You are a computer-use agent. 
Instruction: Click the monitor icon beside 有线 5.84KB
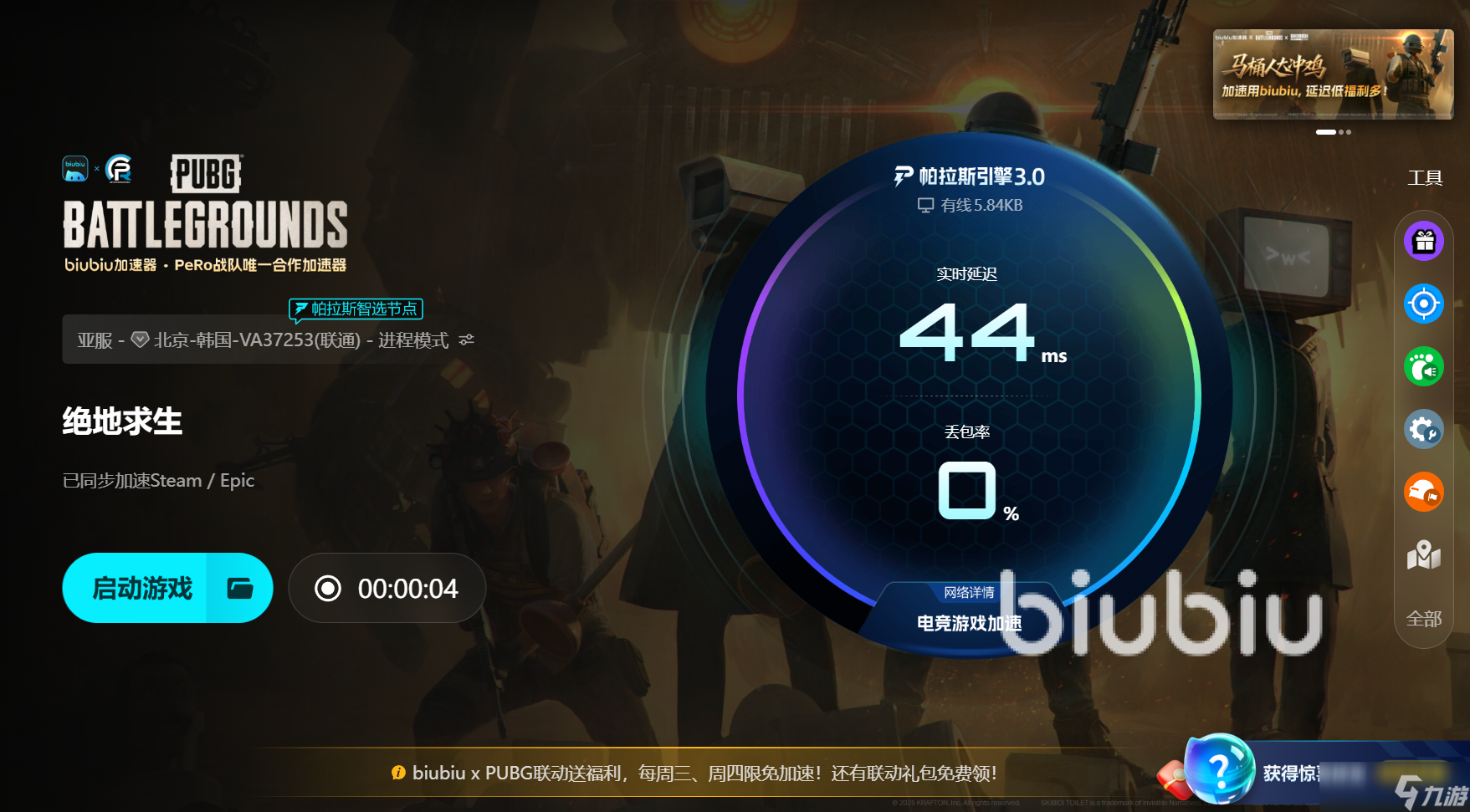(925, 204)
